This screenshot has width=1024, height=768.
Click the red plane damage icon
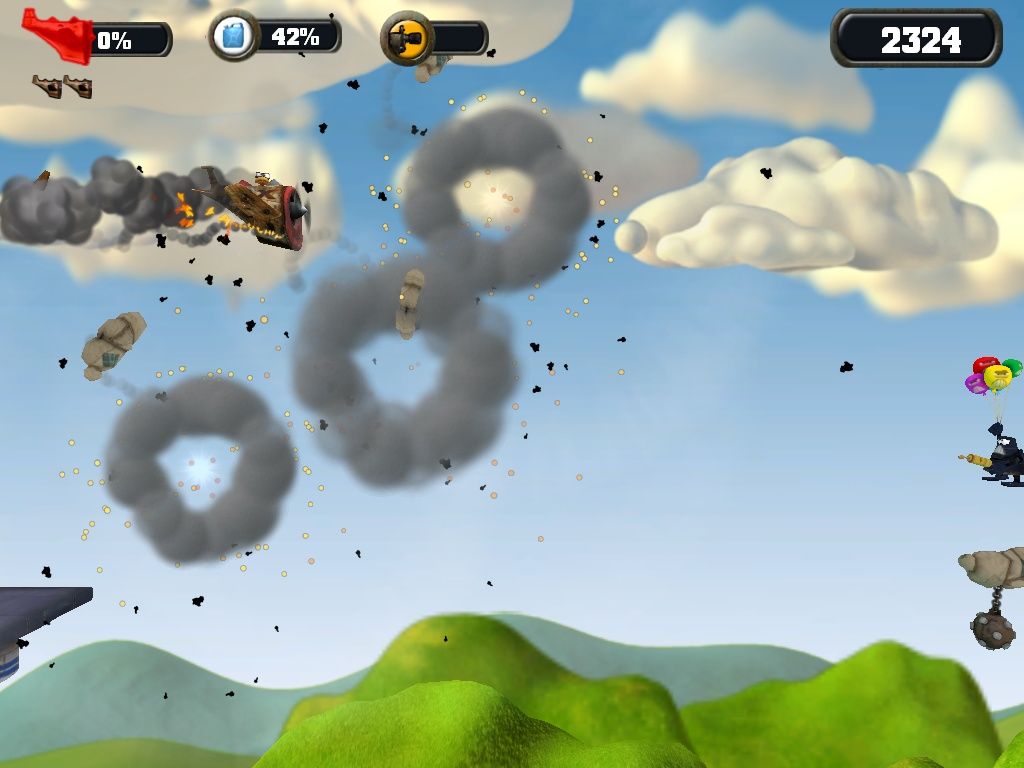56,35
